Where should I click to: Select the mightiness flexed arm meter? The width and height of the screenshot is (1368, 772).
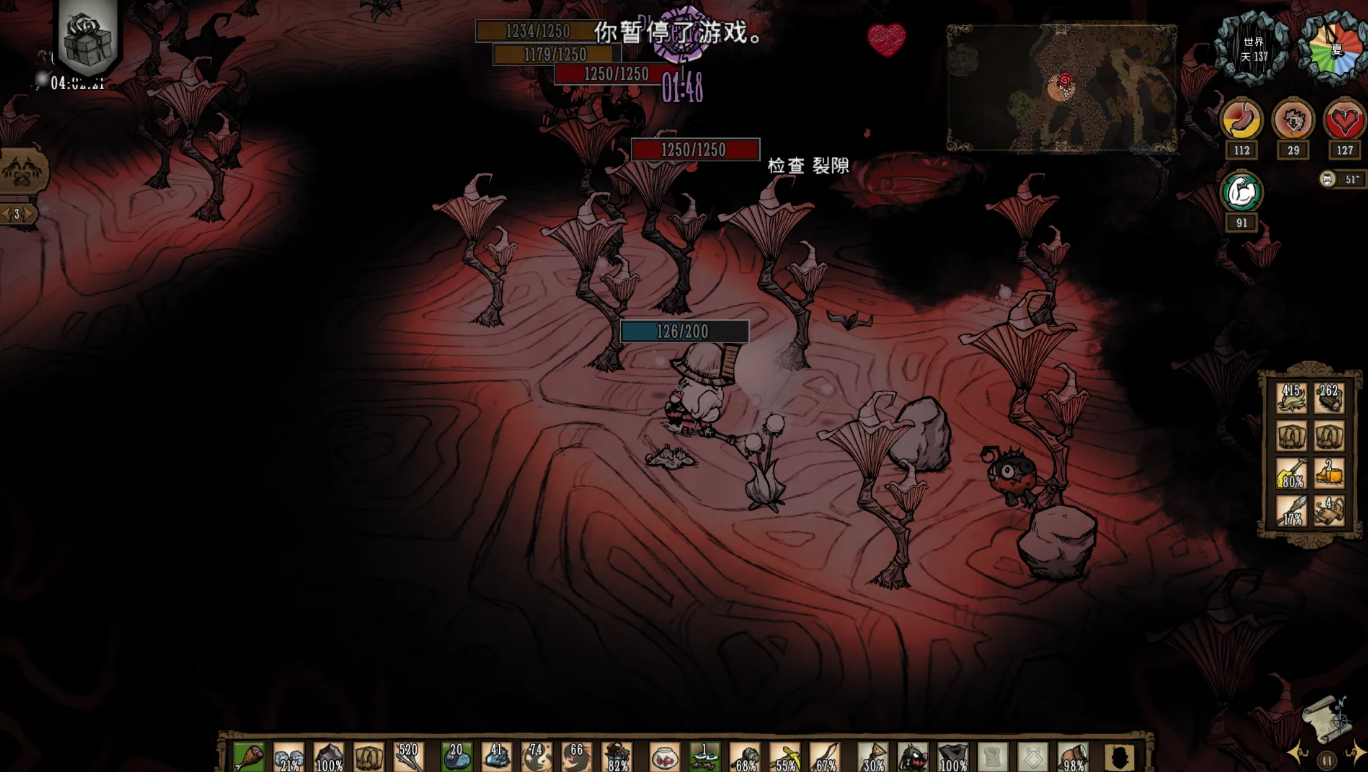click(1242, 192)
